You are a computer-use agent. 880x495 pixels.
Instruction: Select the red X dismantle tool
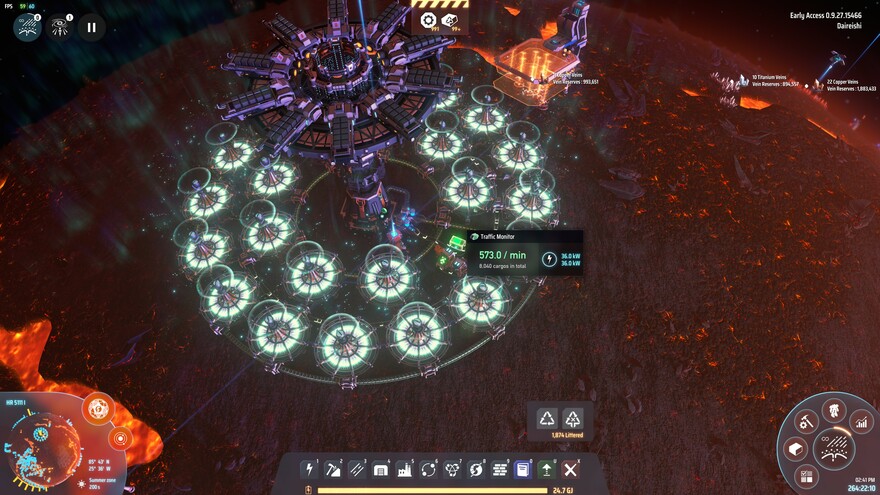pyautogui.click(x=570, y=468)
